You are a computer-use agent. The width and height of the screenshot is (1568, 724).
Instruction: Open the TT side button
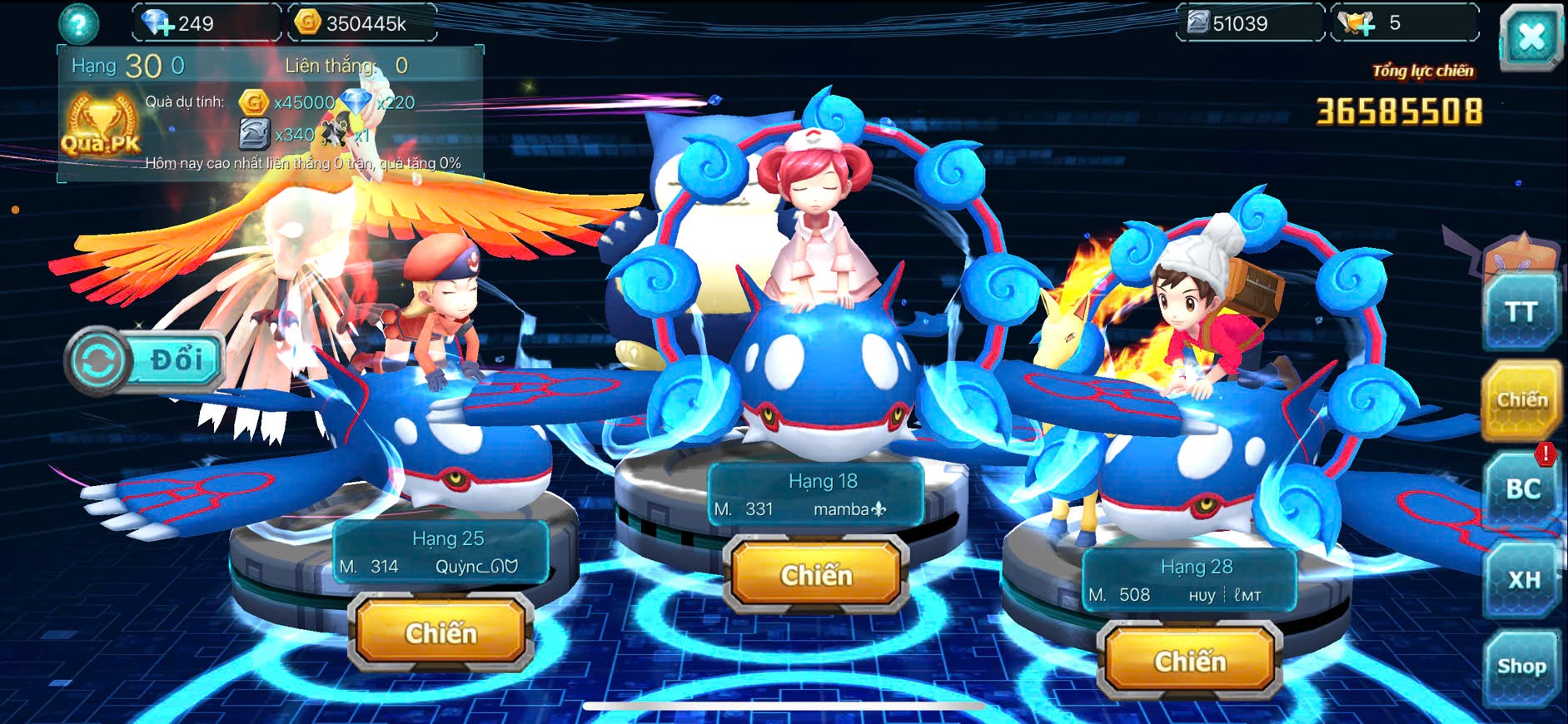pyautogui.click(x=1521, y=312)
